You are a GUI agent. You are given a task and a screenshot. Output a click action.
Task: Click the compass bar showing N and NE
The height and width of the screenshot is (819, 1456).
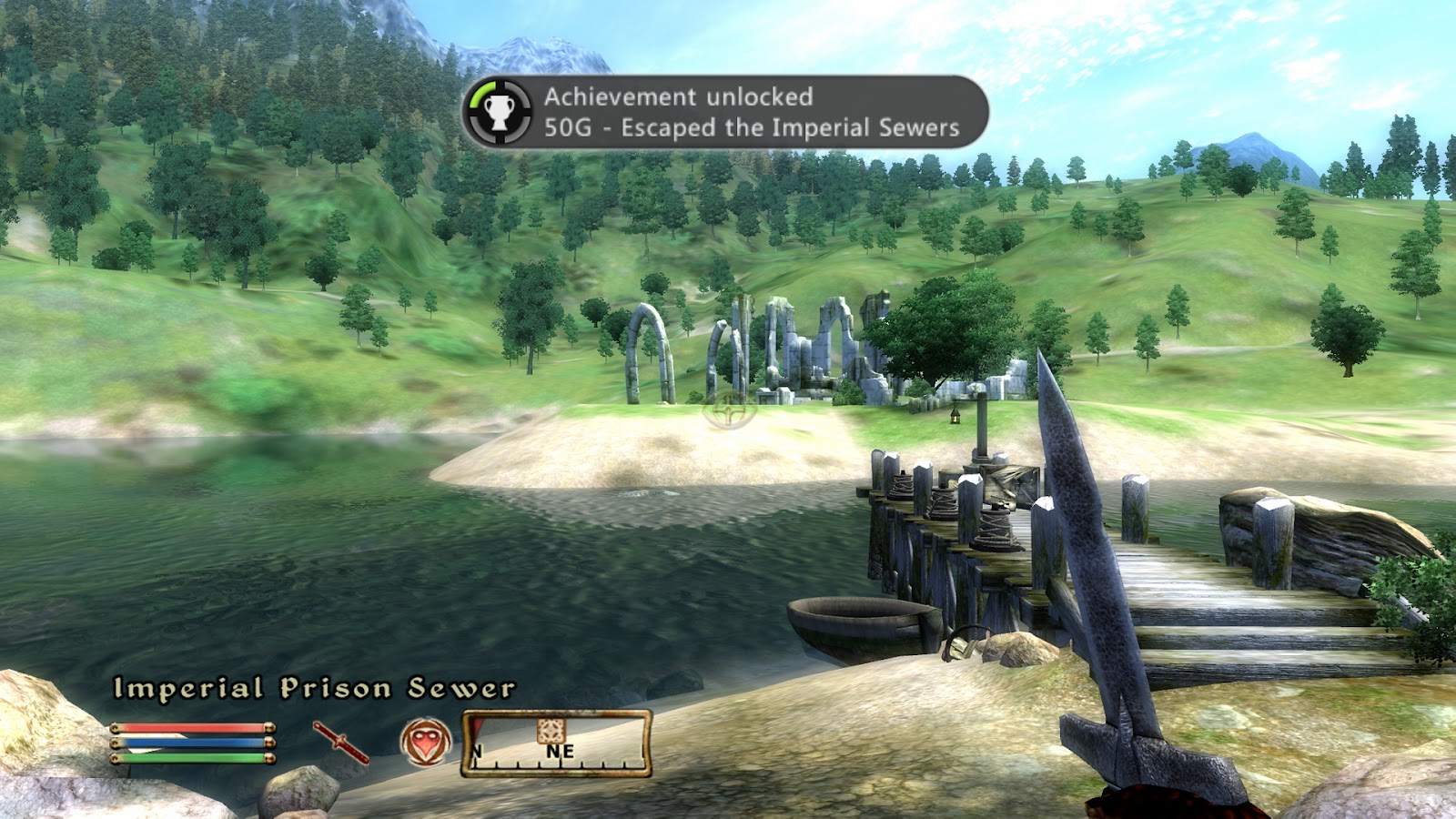pos(557,744)
